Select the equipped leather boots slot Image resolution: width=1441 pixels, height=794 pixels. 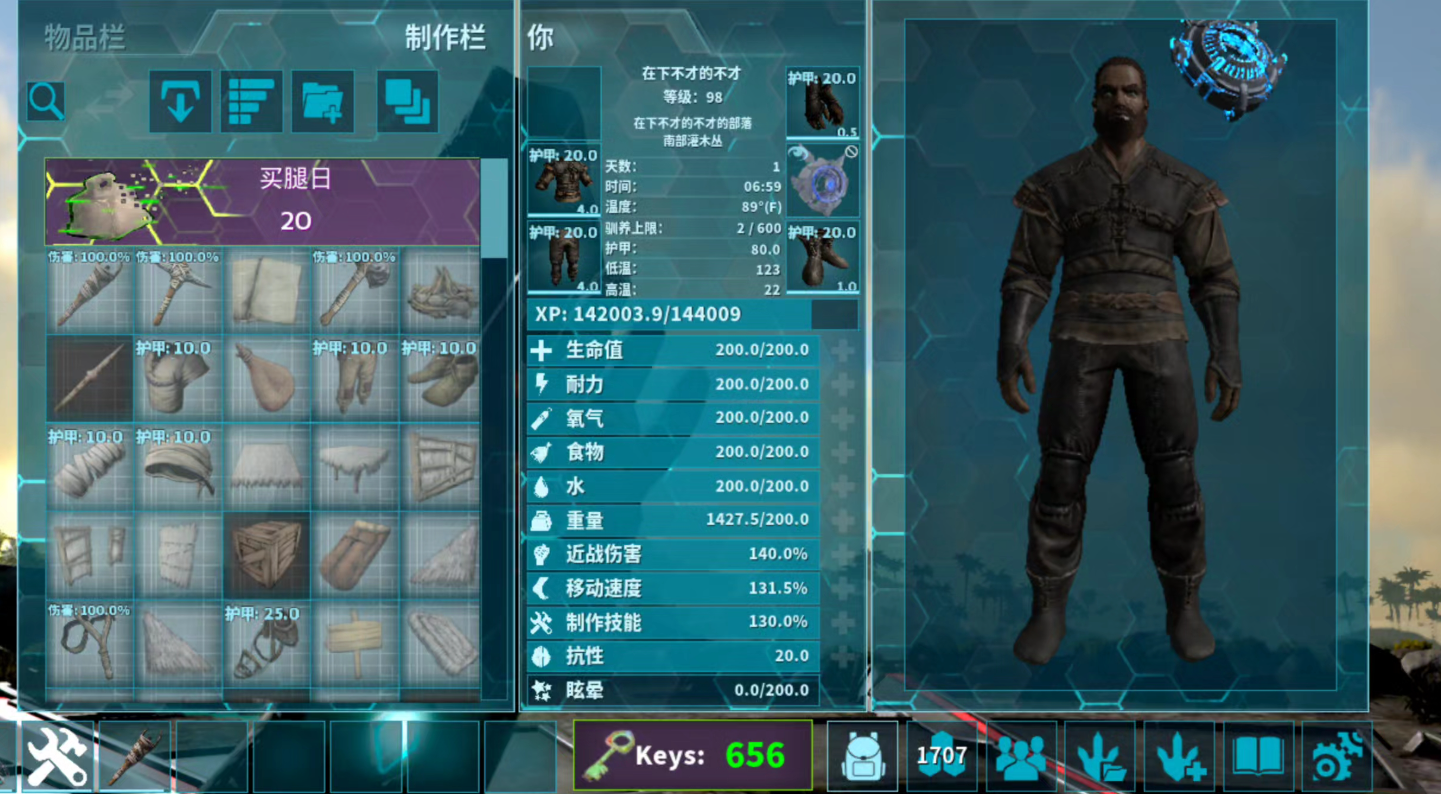[822, 257]
